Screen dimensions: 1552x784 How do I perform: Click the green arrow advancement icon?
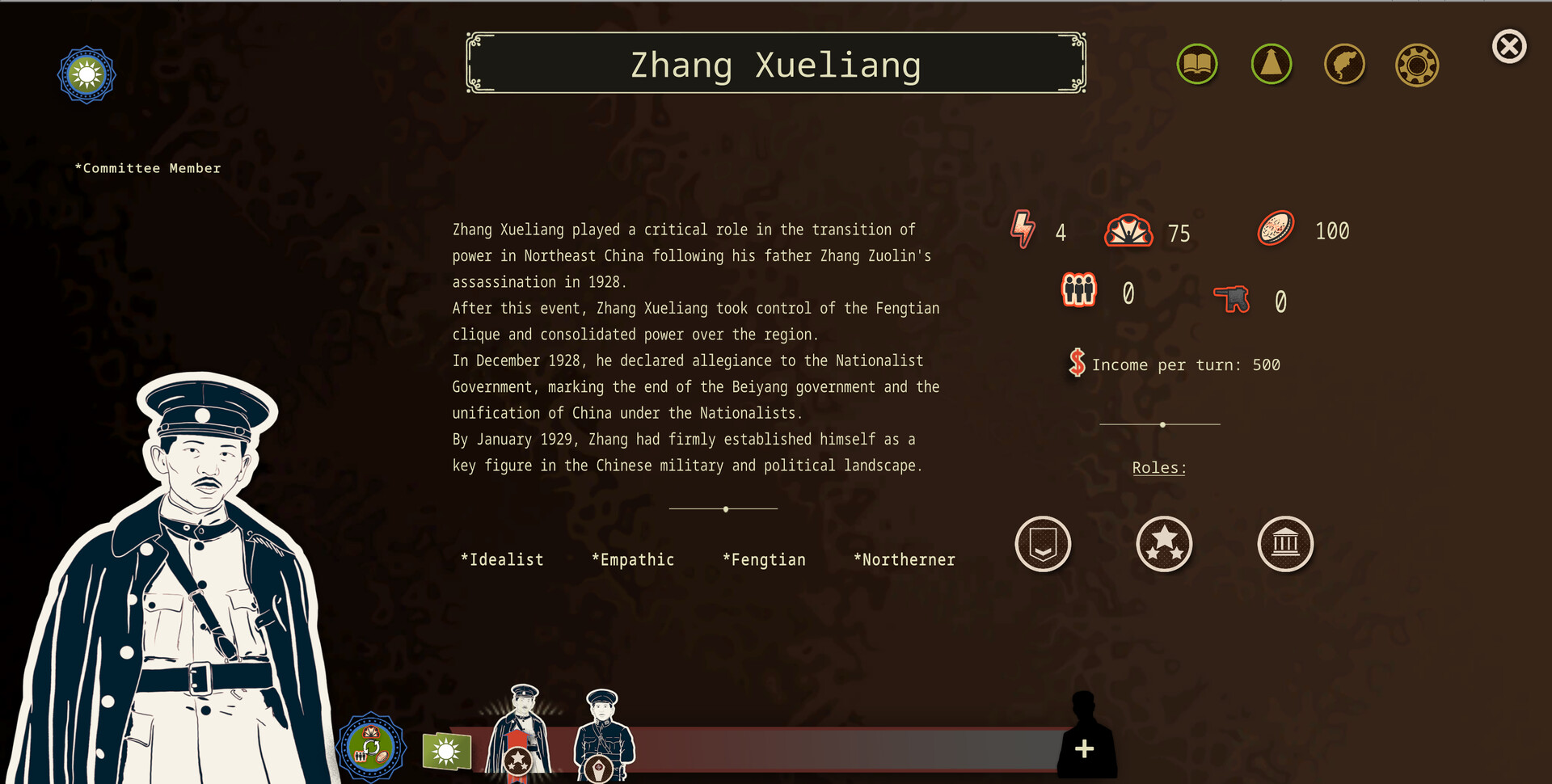[x=1271, y=64]
